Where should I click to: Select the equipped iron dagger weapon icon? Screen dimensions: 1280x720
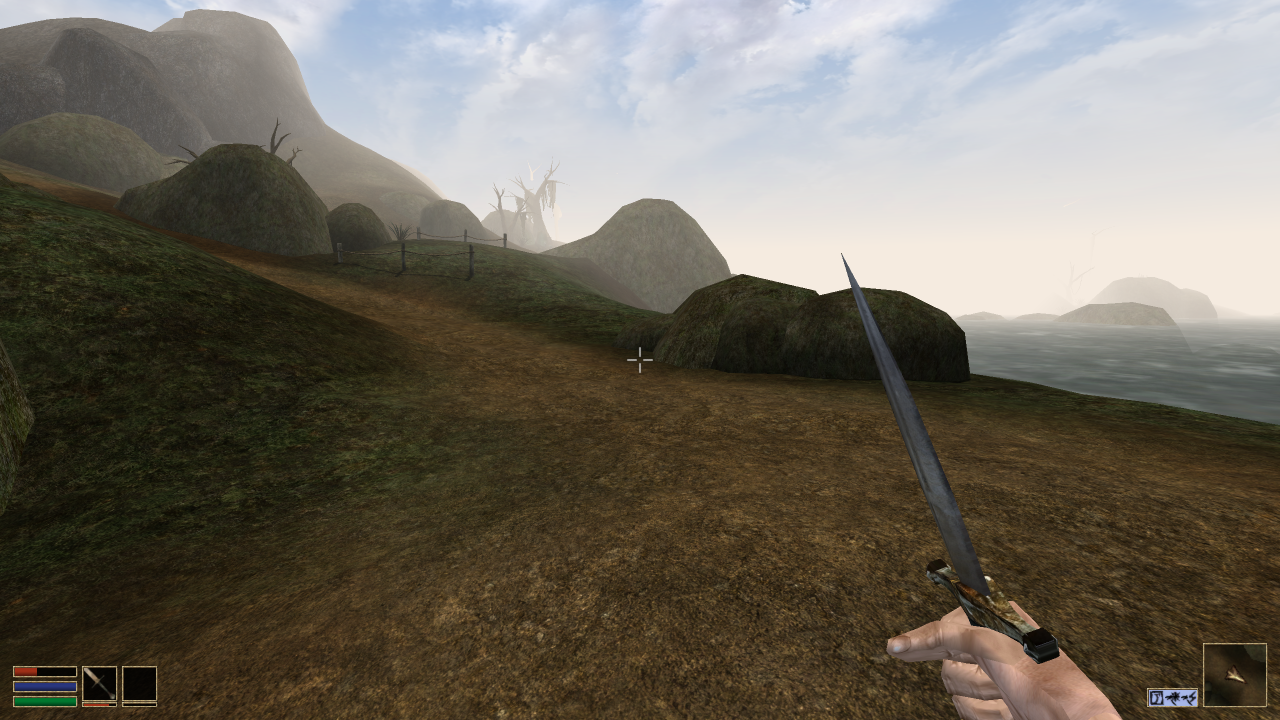click(x=98, y=683)
